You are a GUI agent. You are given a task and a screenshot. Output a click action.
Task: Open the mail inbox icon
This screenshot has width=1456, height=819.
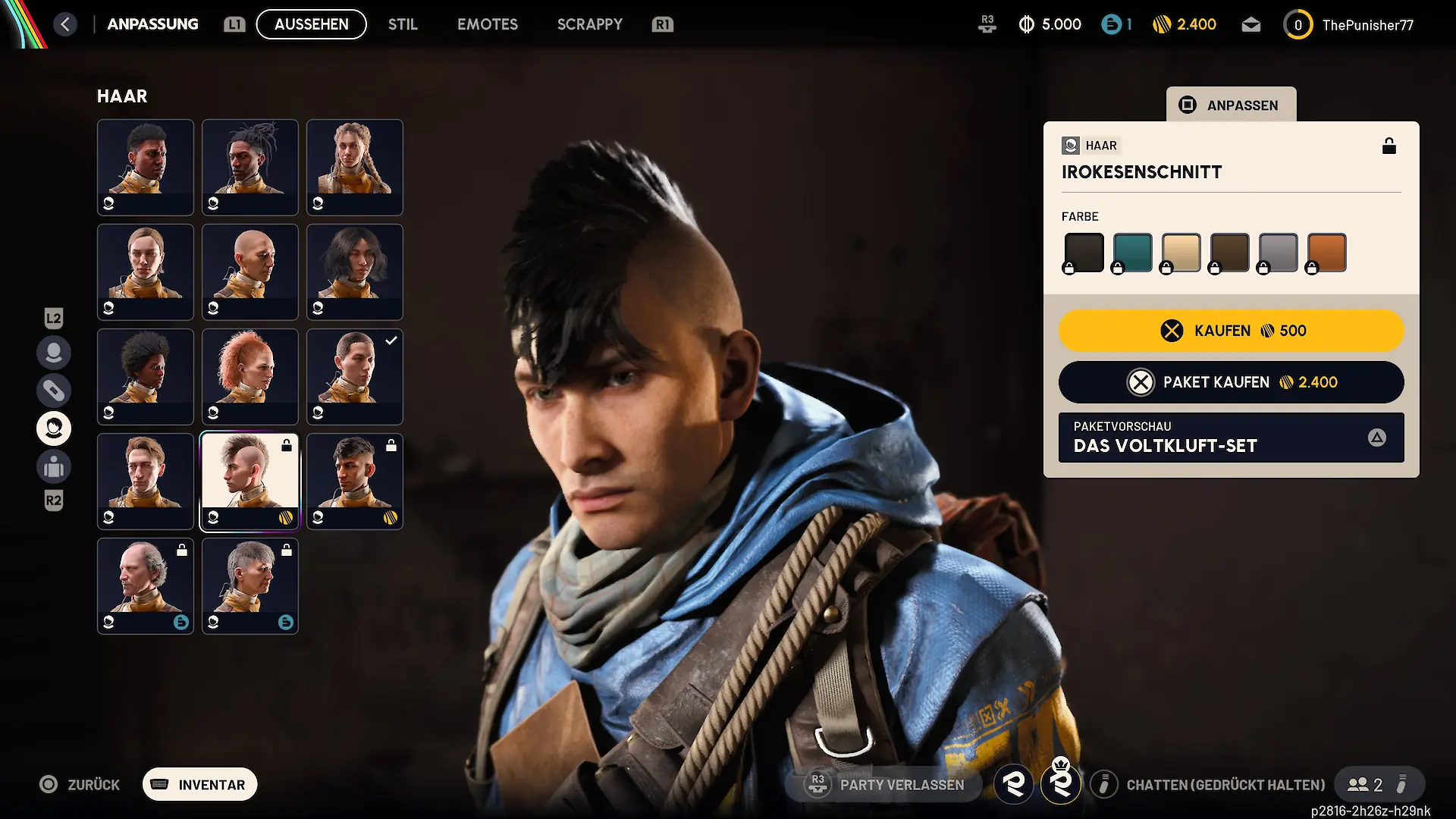click(x=1250, y=25)
